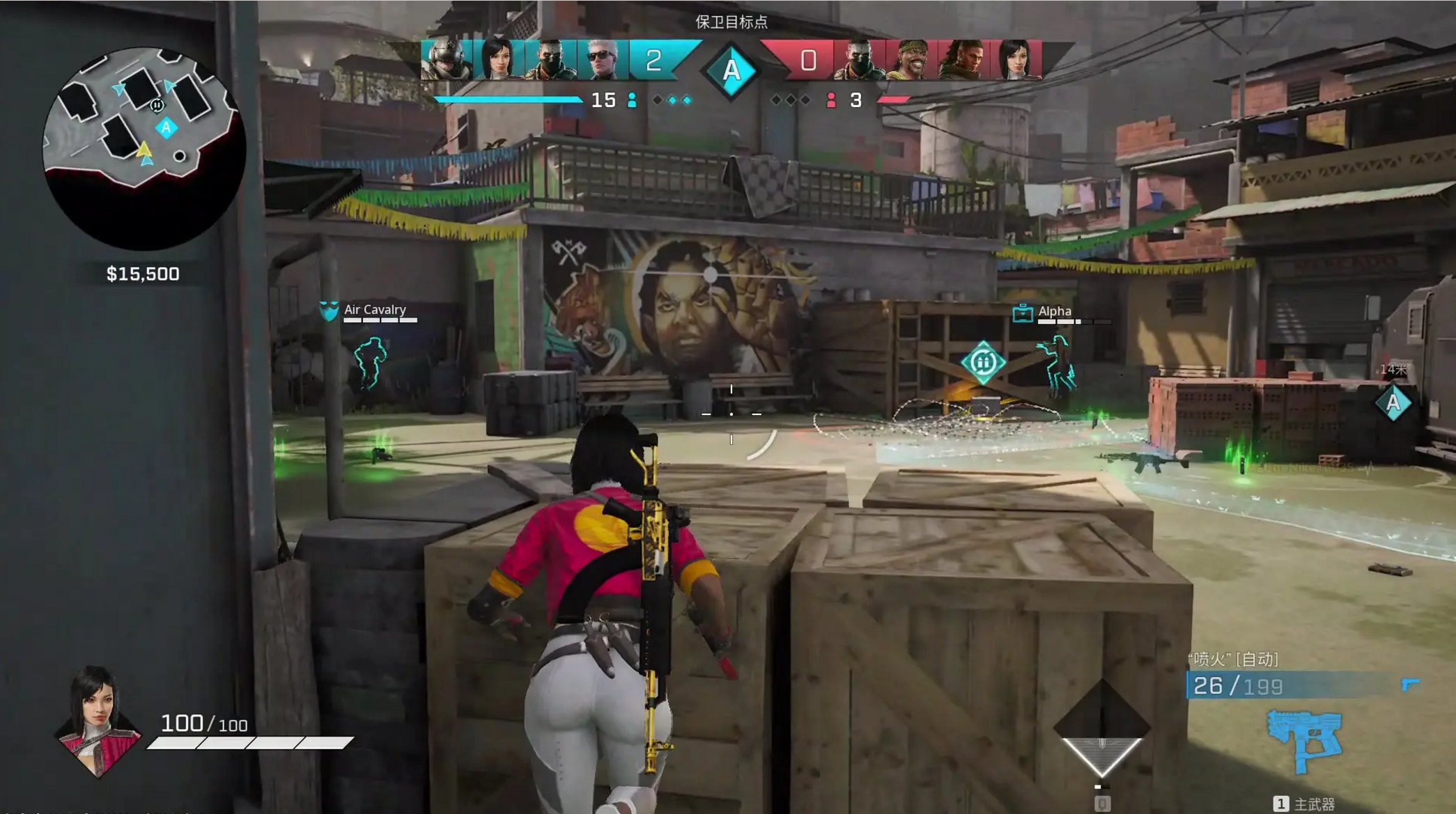
Task: Click the player character portrait near health
Action: (x=98, y=721)
